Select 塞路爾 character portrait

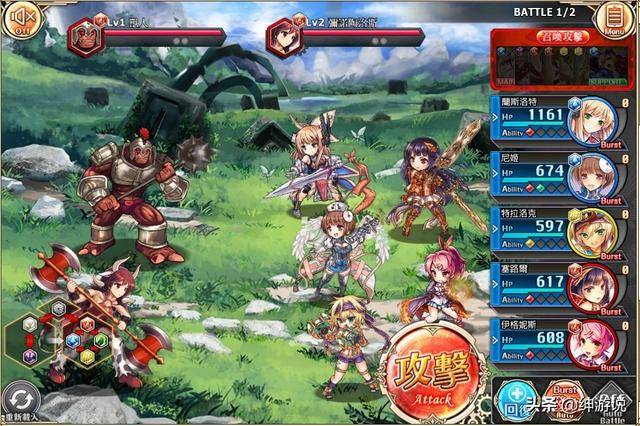tap(591, 285)
